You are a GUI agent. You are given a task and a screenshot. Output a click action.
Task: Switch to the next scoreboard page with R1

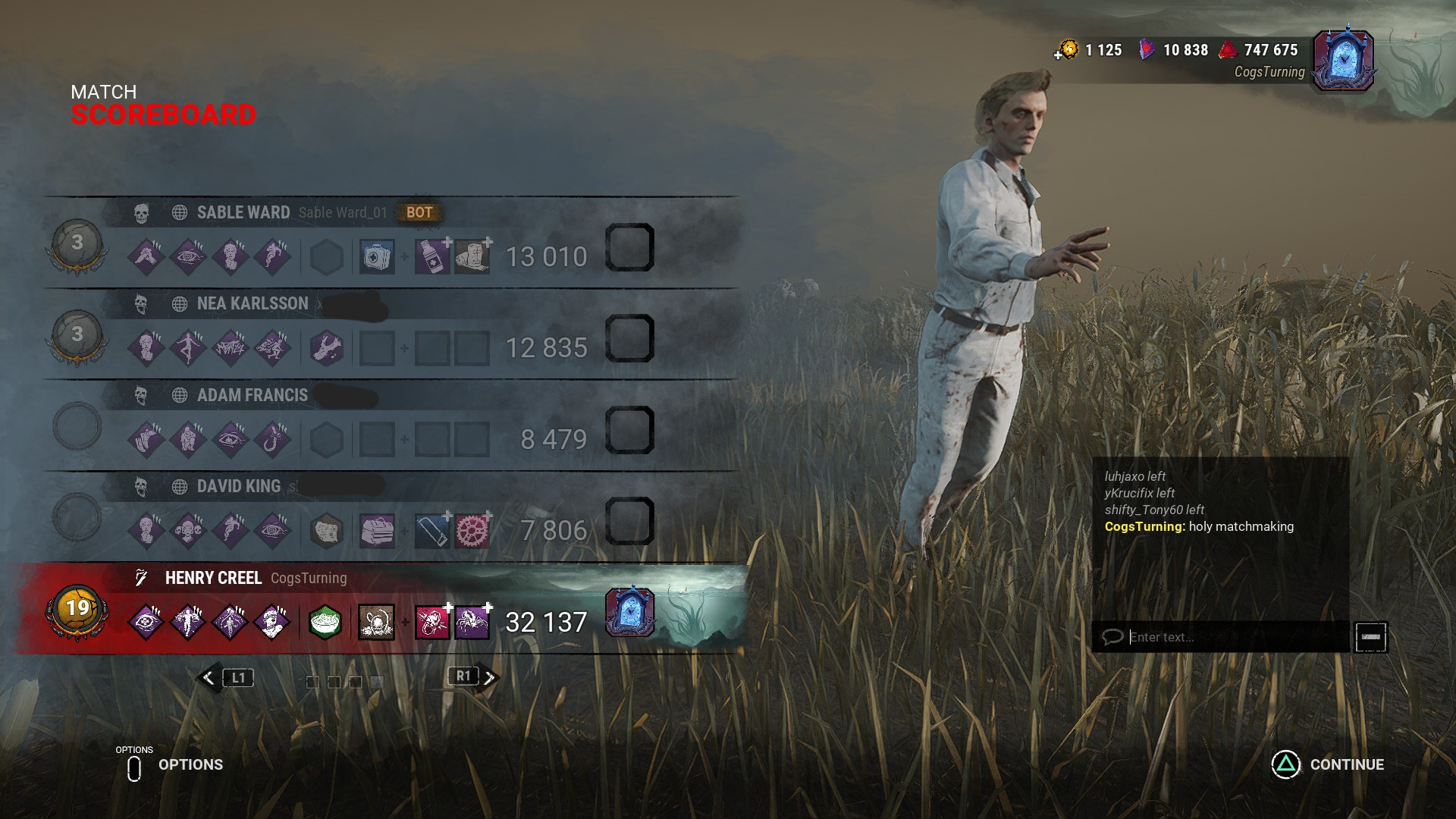click(x=463, y=677)
